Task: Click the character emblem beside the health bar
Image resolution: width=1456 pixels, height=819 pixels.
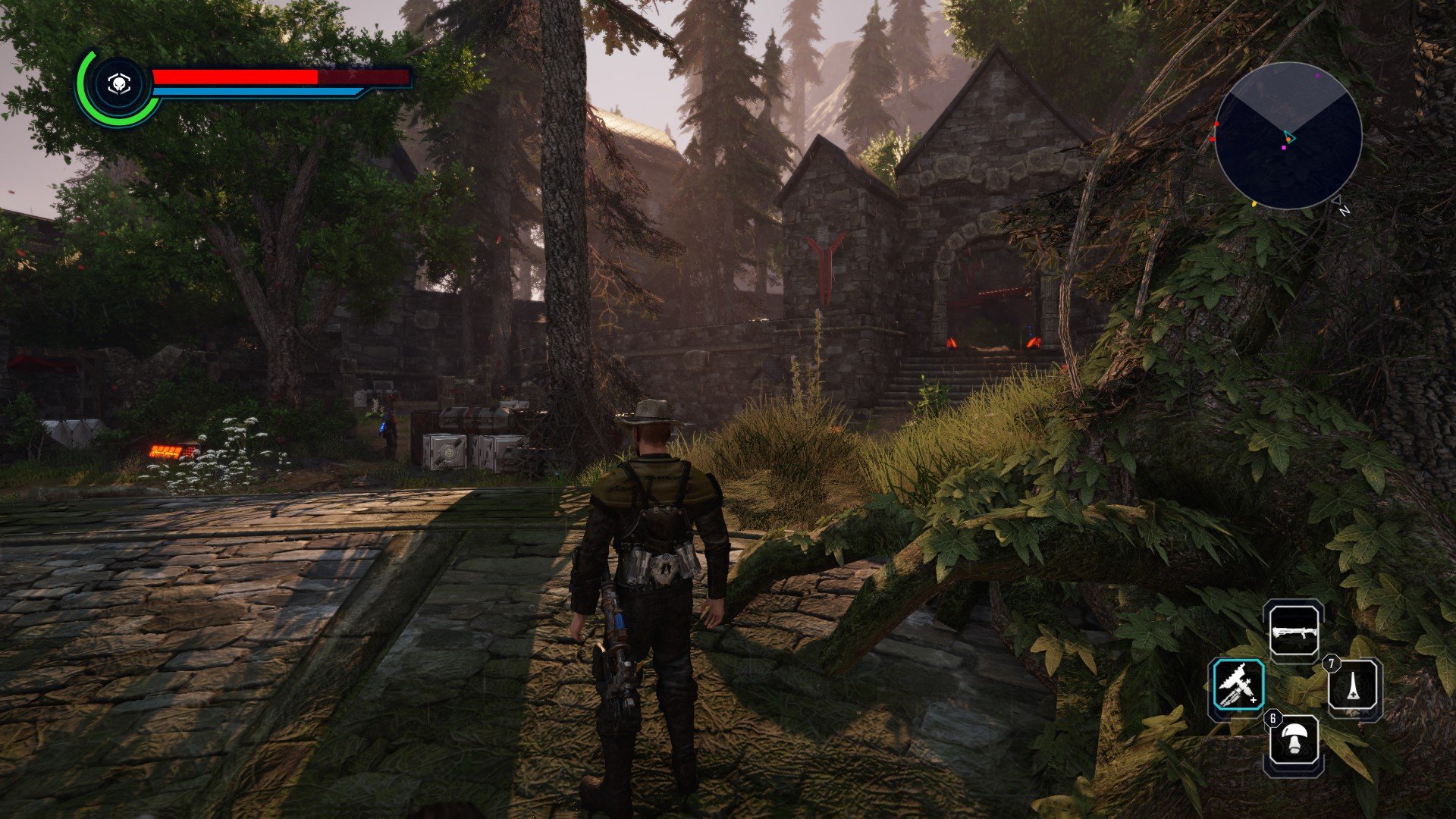Action: point(118,86)
